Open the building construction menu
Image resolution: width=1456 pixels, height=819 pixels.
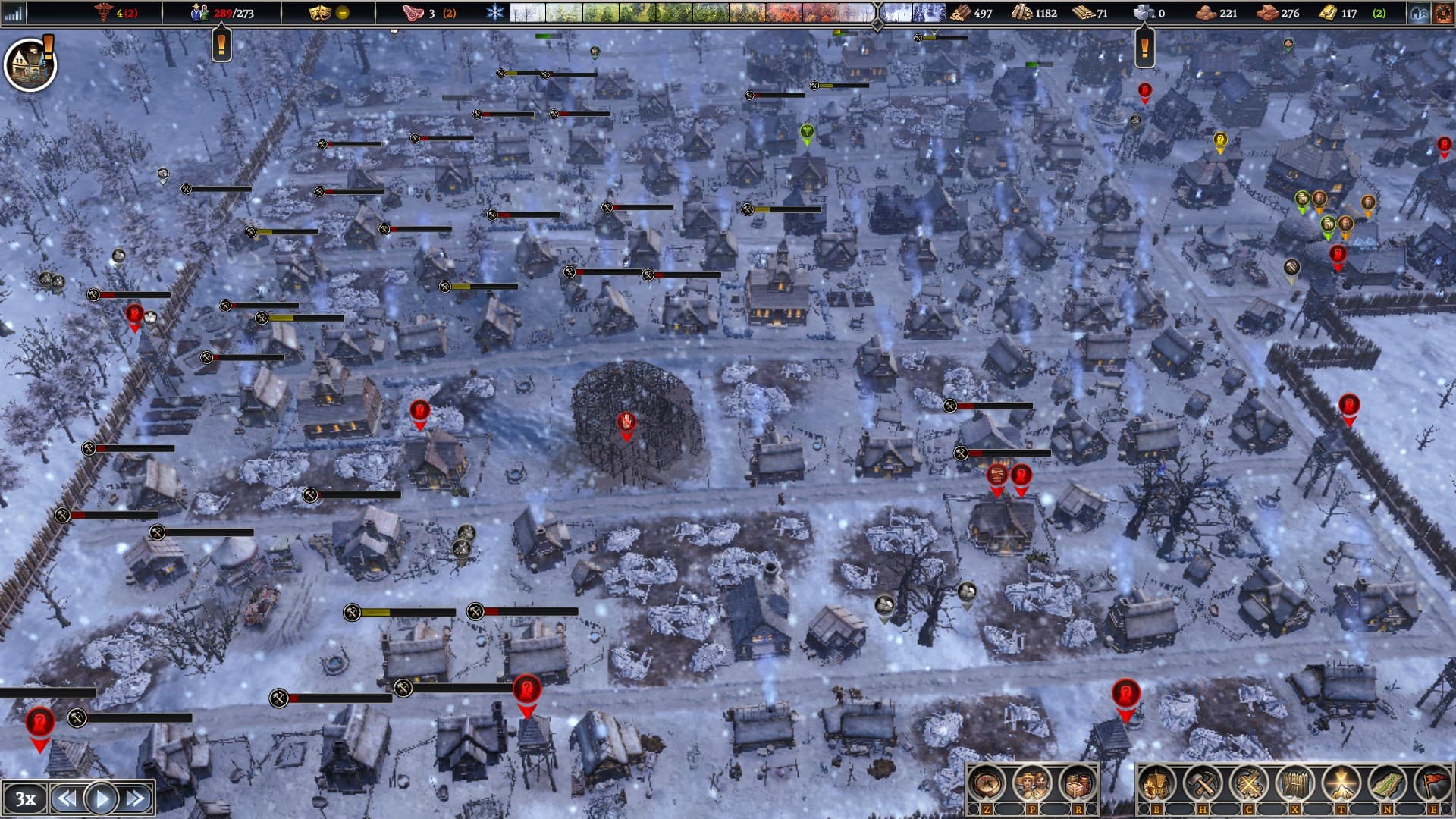[1156, 784]
